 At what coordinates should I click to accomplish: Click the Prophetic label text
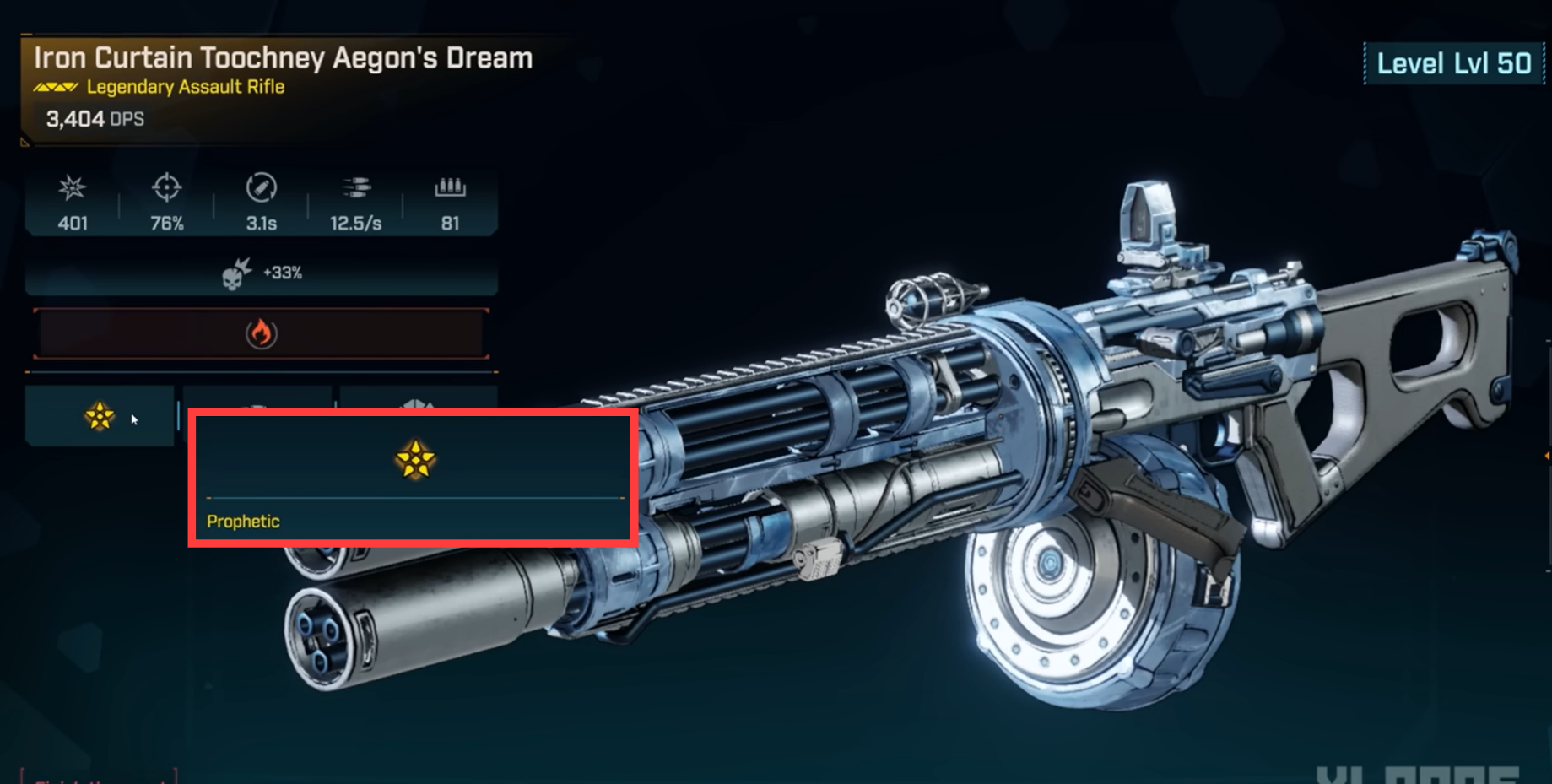tap(243, 521)
